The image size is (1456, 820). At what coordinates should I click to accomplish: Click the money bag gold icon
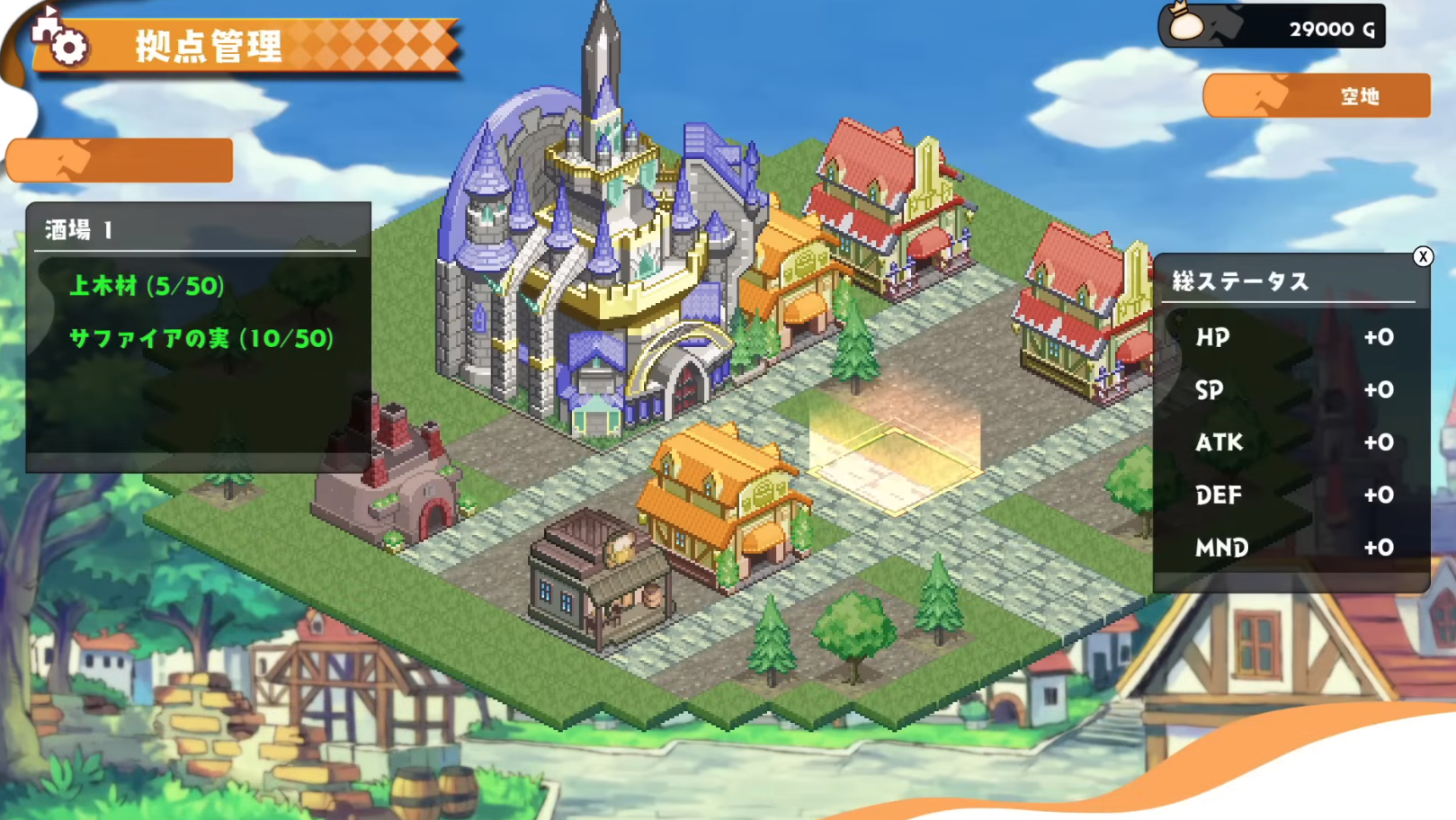1187,25
